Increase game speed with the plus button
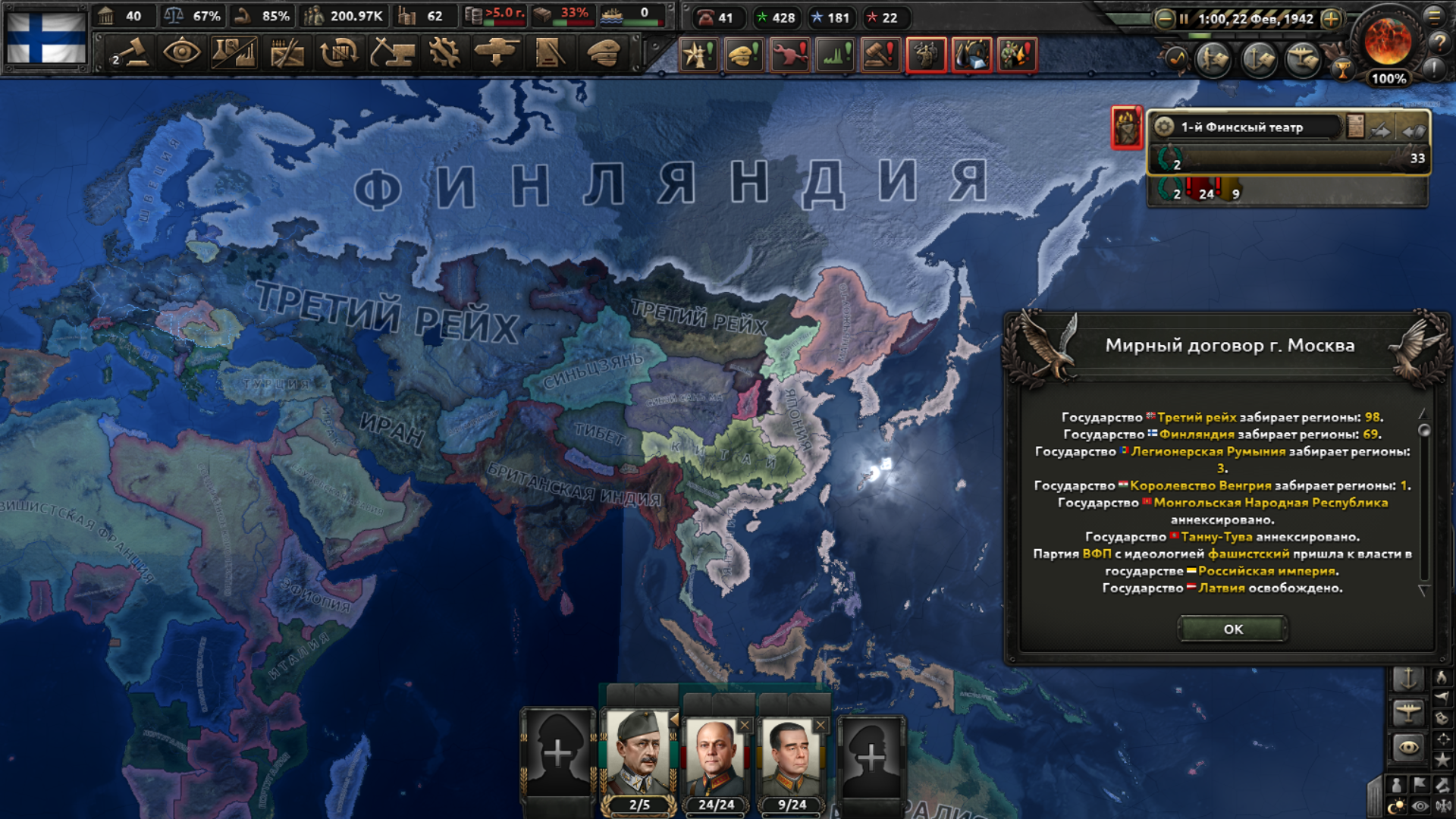This screenshot has height=819, width=1456. click(1331, 19)
